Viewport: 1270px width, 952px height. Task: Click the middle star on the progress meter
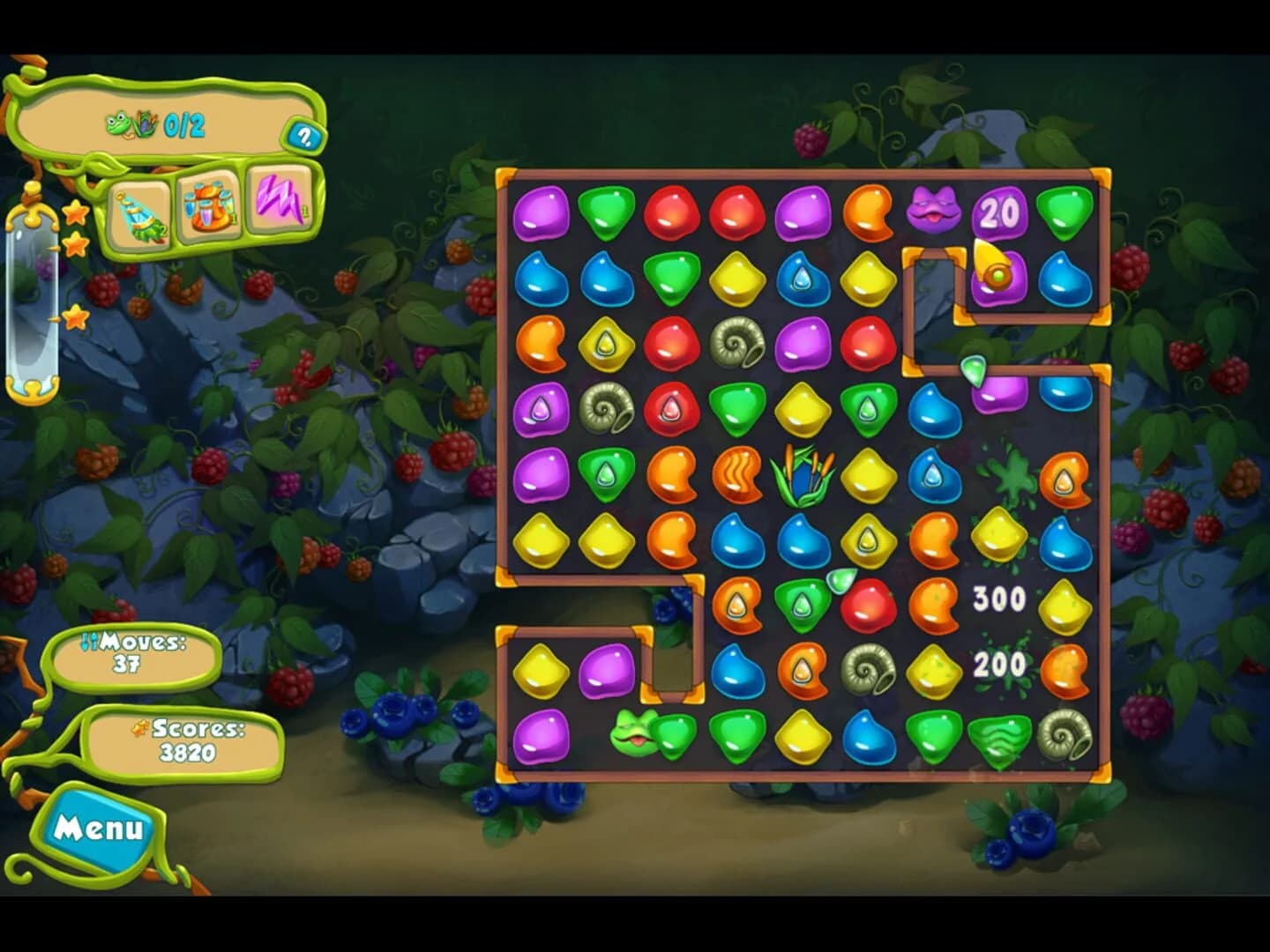click(76, 247)
